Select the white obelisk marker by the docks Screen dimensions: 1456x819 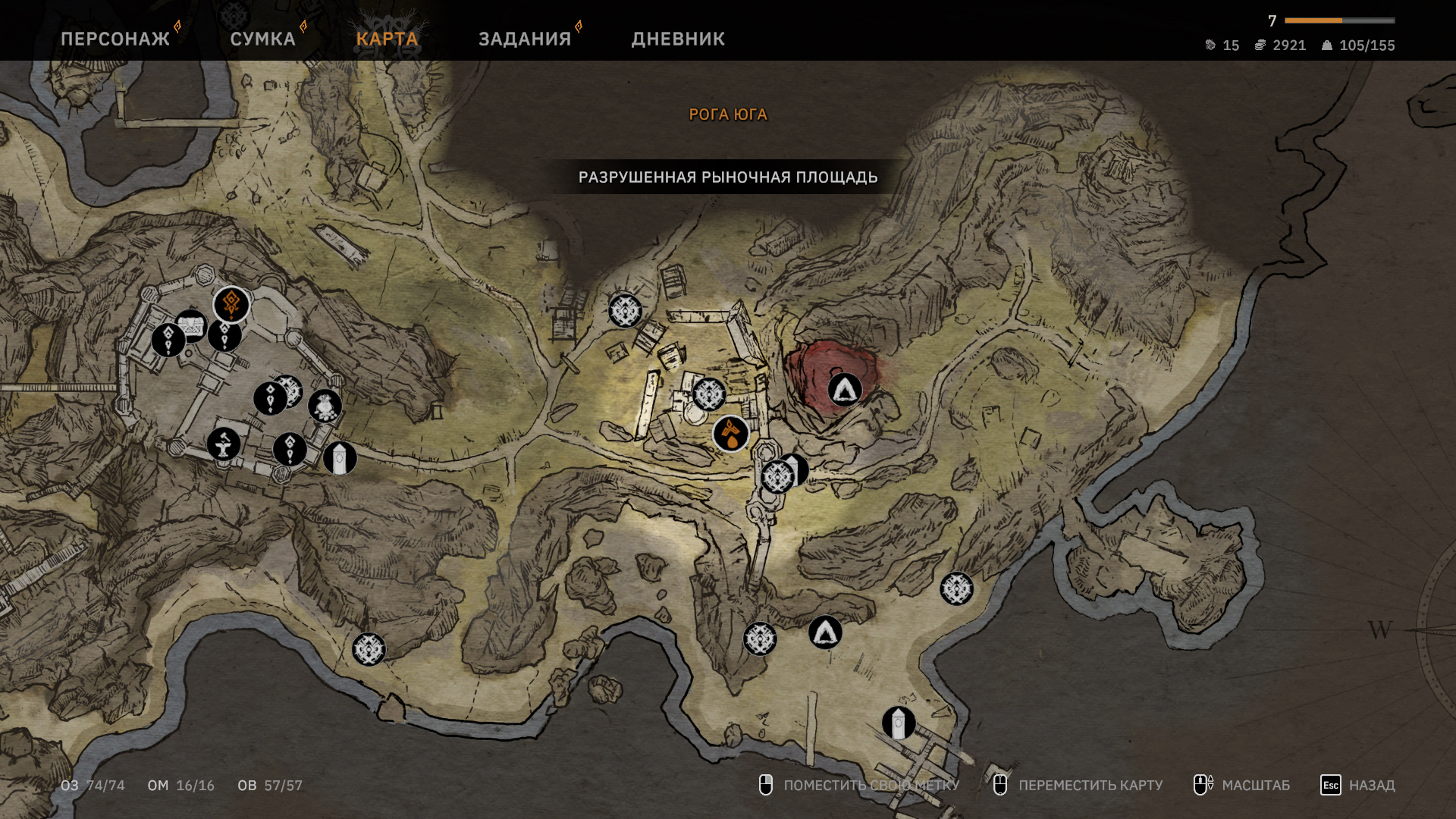899,723
